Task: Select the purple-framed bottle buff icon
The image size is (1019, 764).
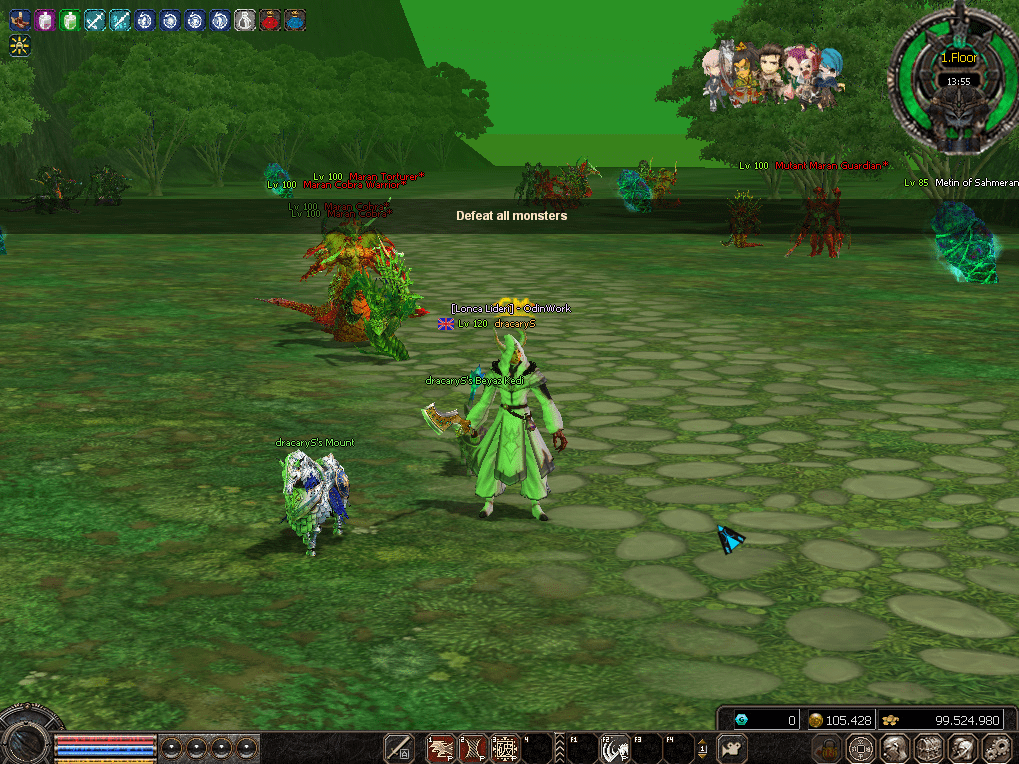Action: (x=44, y=20)
